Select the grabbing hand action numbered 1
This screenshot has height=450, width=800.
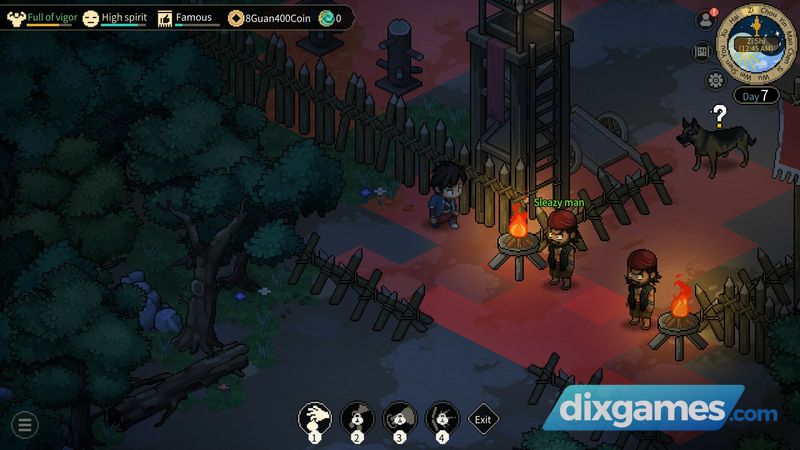(316, 418)
